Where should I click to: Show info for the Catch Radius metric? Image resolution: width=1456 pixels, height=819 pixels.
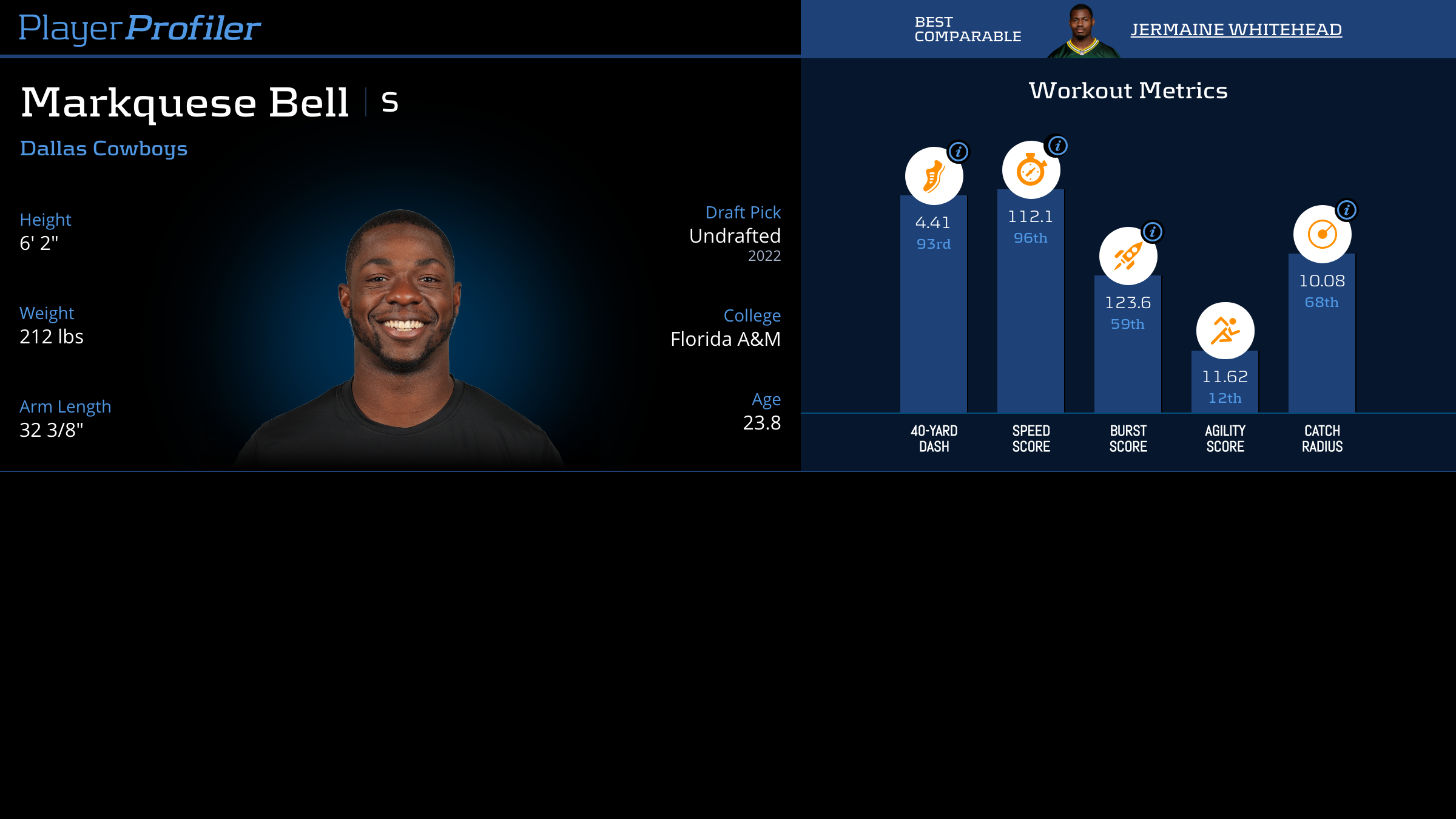1346,210
